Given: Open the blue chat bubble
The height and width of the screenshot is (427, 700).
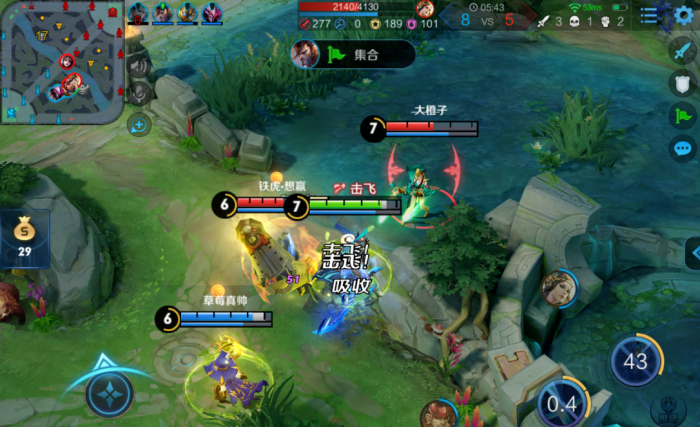Looking at the screenshot, I should [x=683, y=148].
